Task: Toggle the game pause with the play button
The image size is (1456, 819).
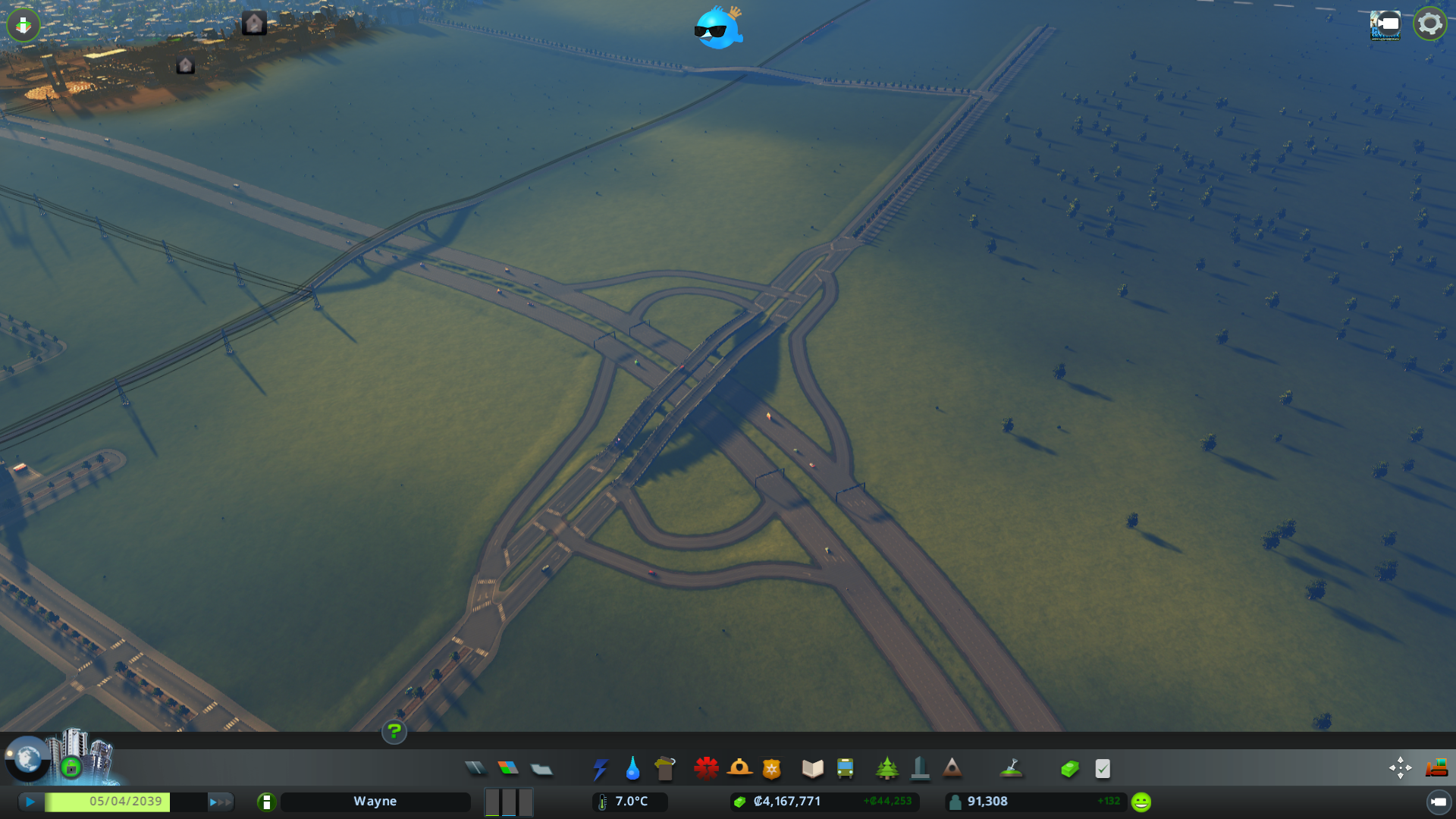Action: (29, 801)
